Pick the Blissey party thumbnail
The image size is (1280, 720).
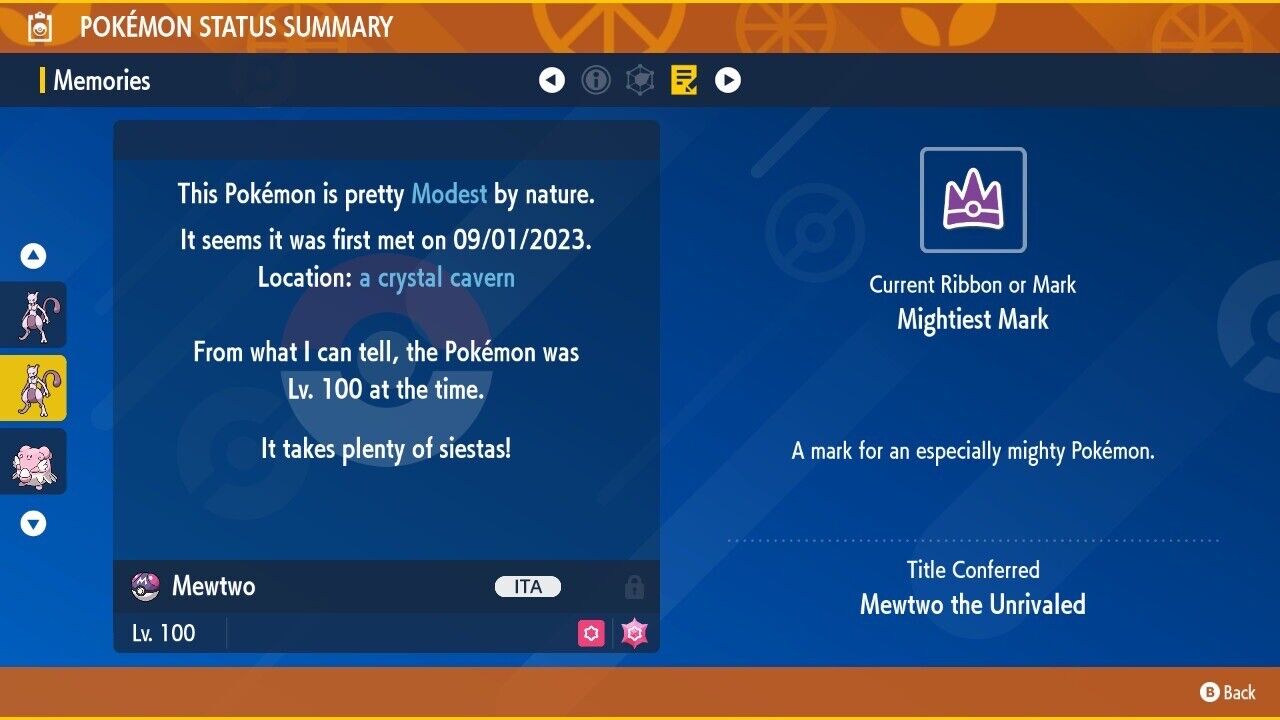[34, 462]
